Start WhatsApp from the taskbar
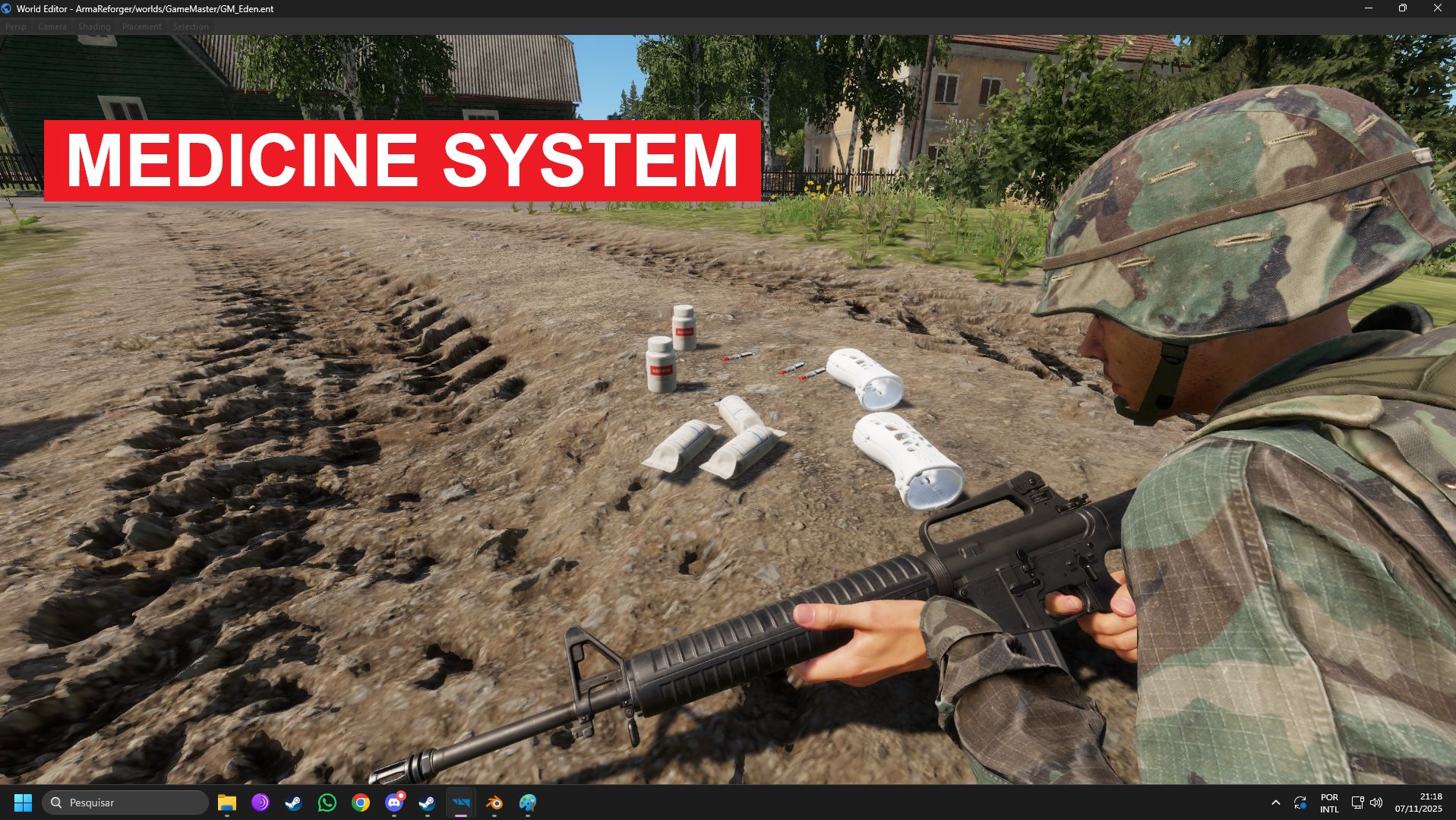1456x820 pixels. (327, 803)
